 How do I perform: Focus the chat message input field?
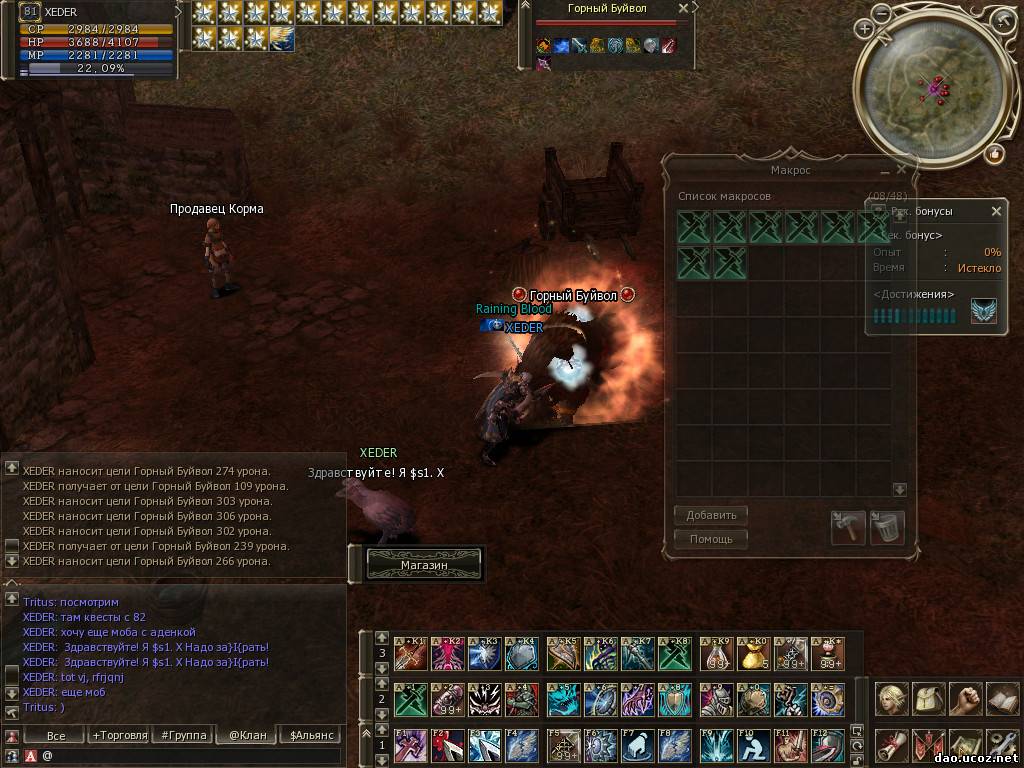[x=190, y=756]
